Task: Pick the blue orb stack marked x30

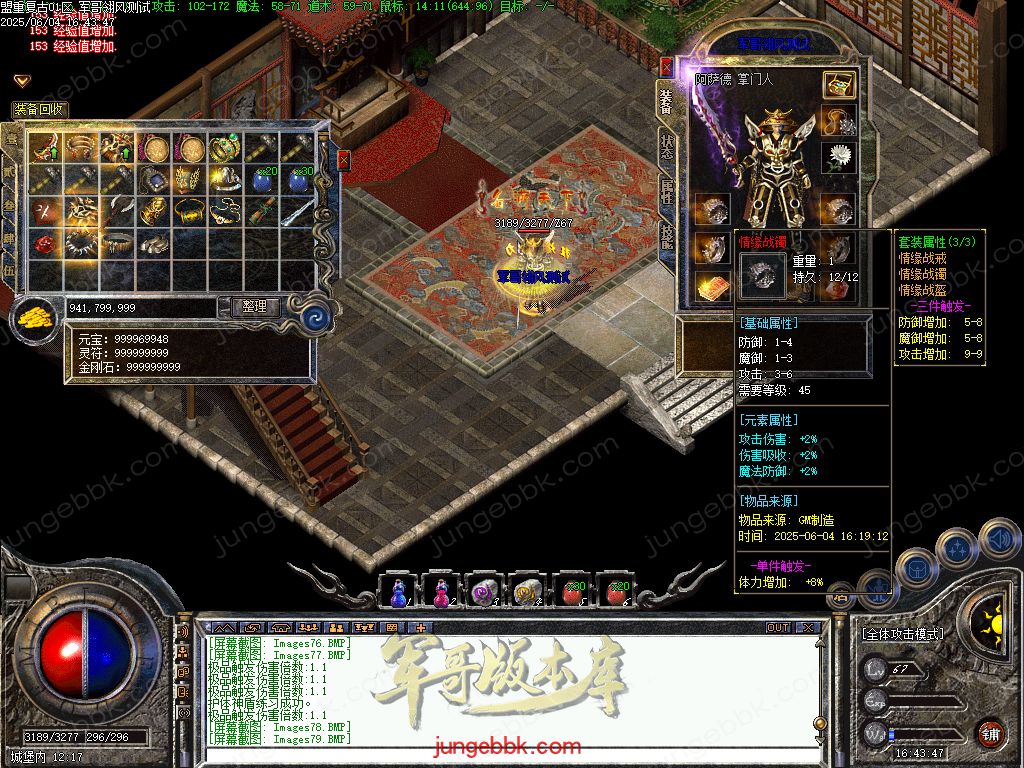Action: coord(298,181)
